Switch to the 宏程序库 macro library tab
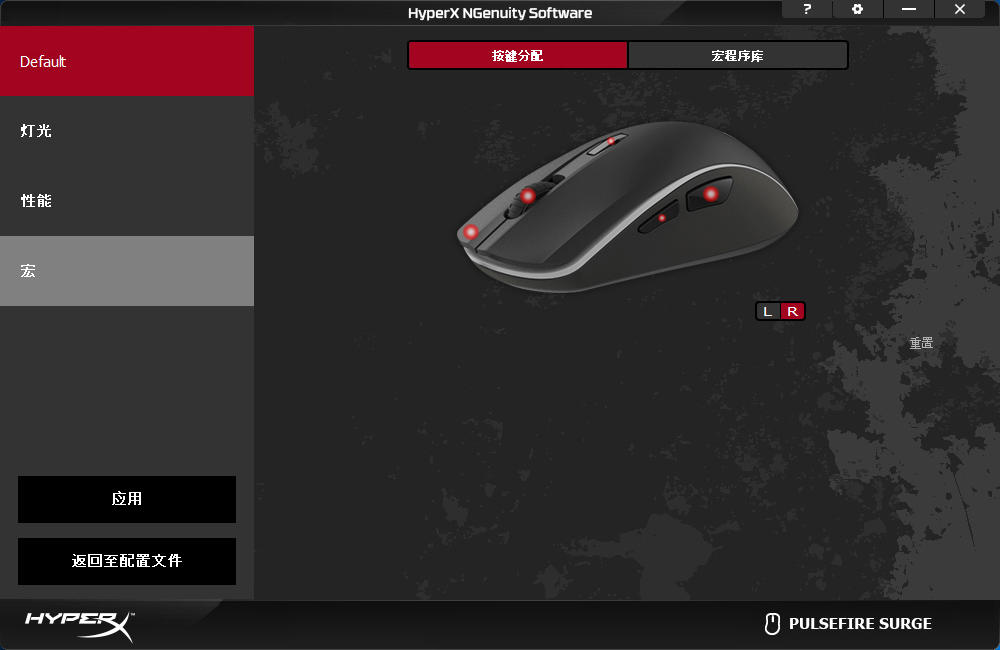Screen dimensions: 1000x650 [x=738, y=56]
